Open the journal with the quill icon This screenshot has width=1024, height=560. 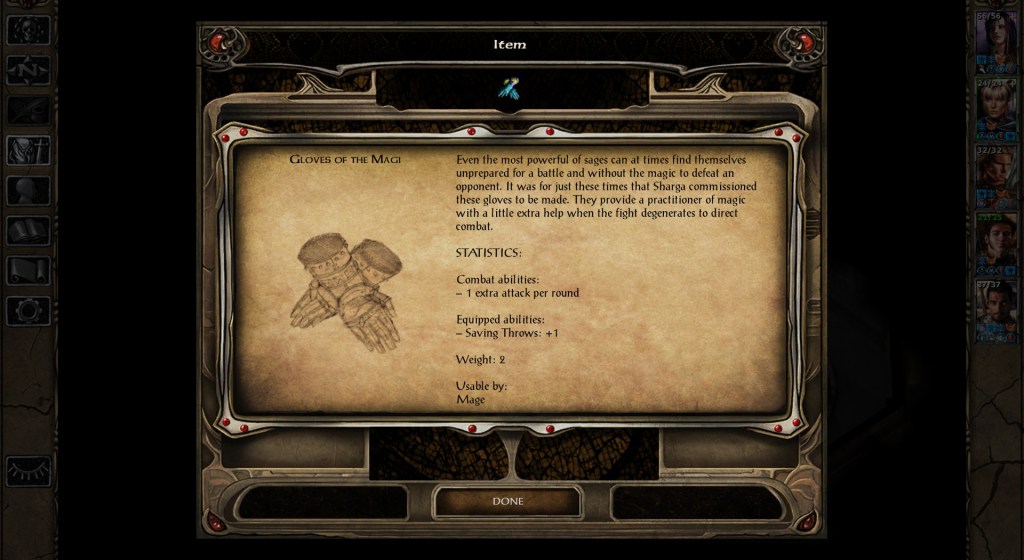click(x=28, y=109)
